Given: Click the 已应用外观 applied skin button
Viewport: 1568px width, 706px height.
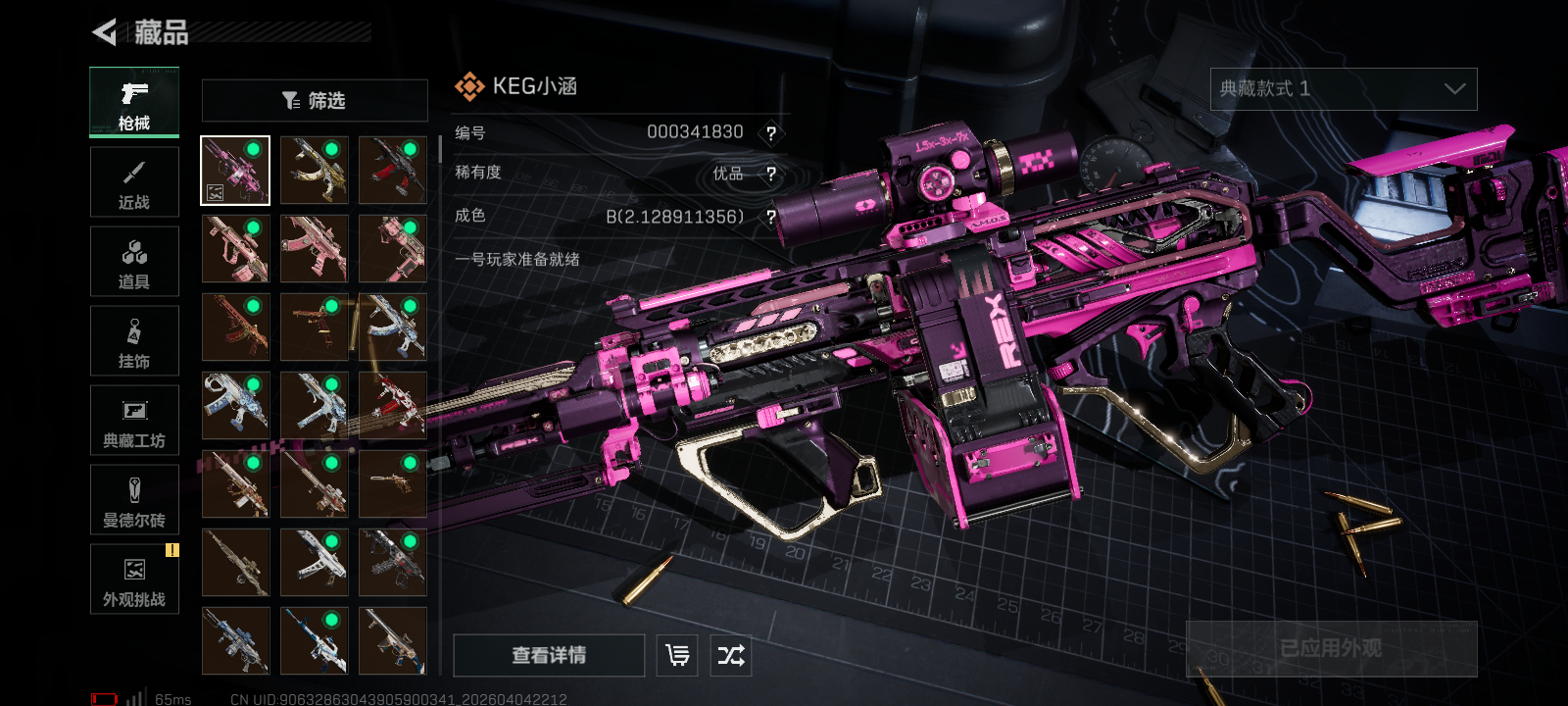Looking at the screenshot, I should (x=1331, y=648).
